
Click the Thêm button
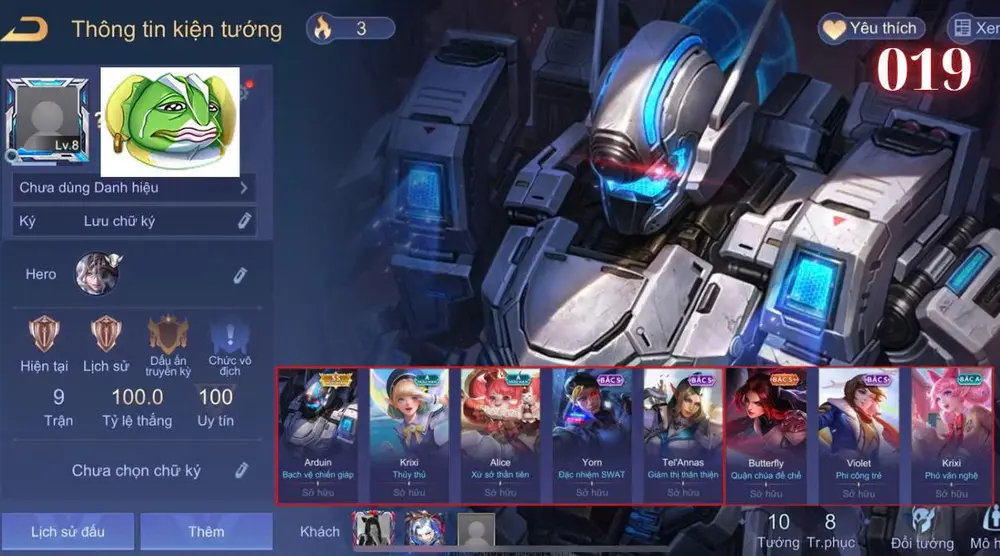(206, 531)
